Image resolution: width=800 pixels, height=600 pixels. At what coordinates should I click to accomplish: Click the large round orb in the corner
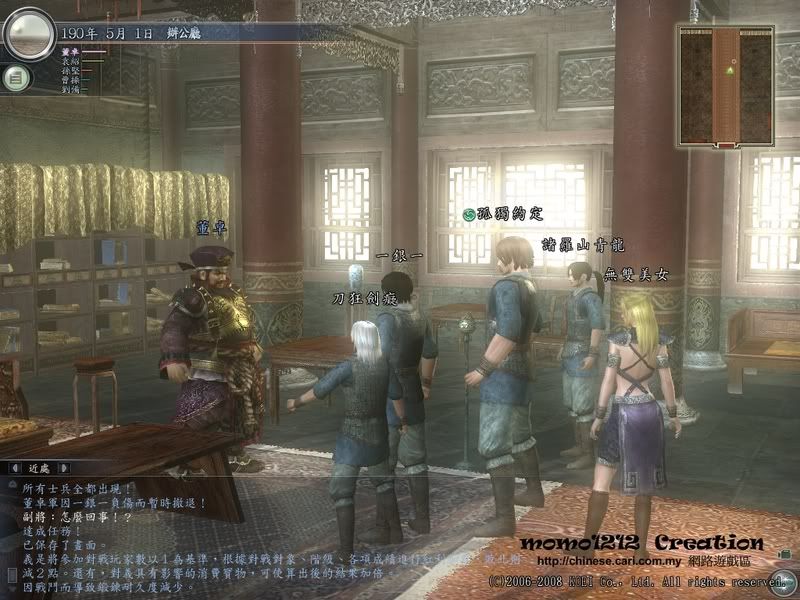pos(27,33)
